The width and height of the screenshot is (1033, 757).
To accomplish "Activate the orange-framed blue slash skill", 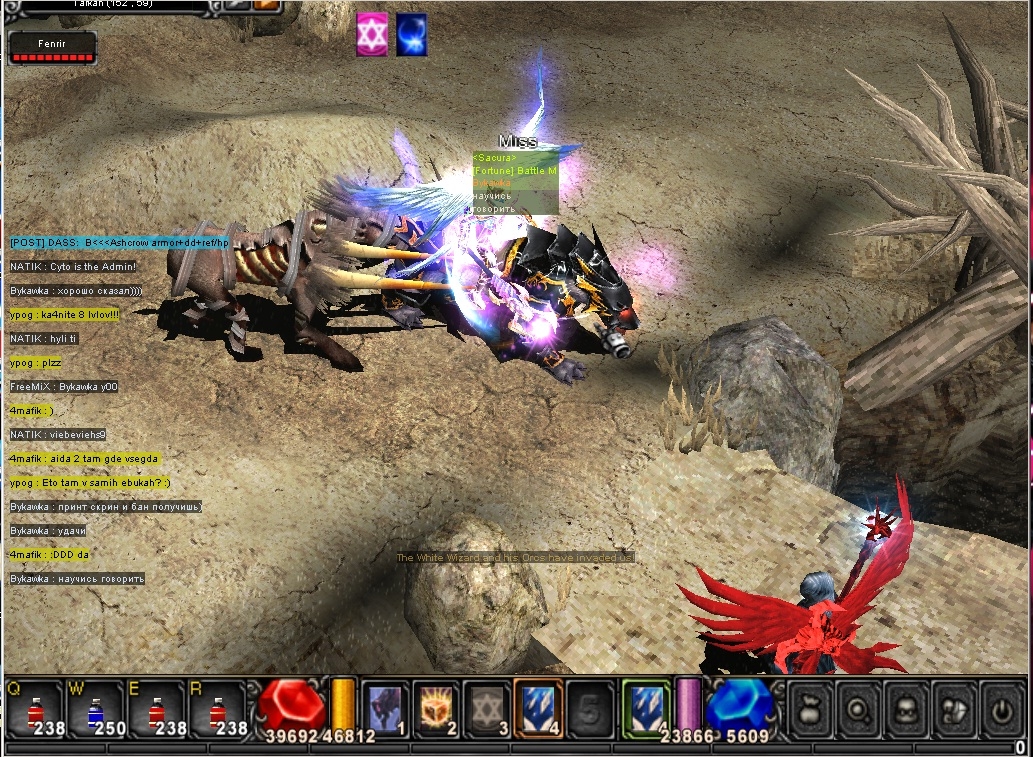I will (538, 709).
